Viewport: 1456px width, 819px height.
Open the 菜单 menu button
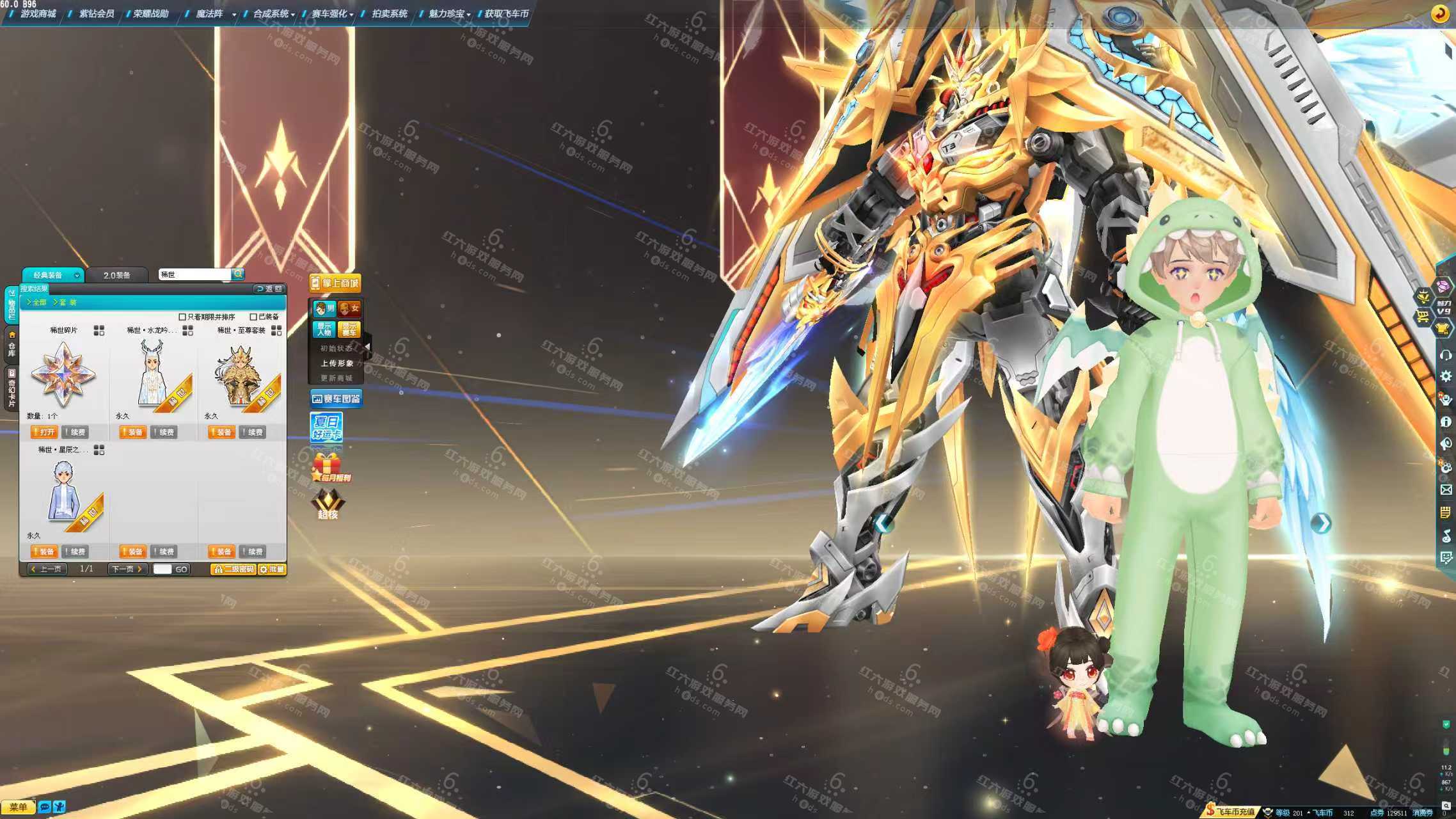[18, 807]
